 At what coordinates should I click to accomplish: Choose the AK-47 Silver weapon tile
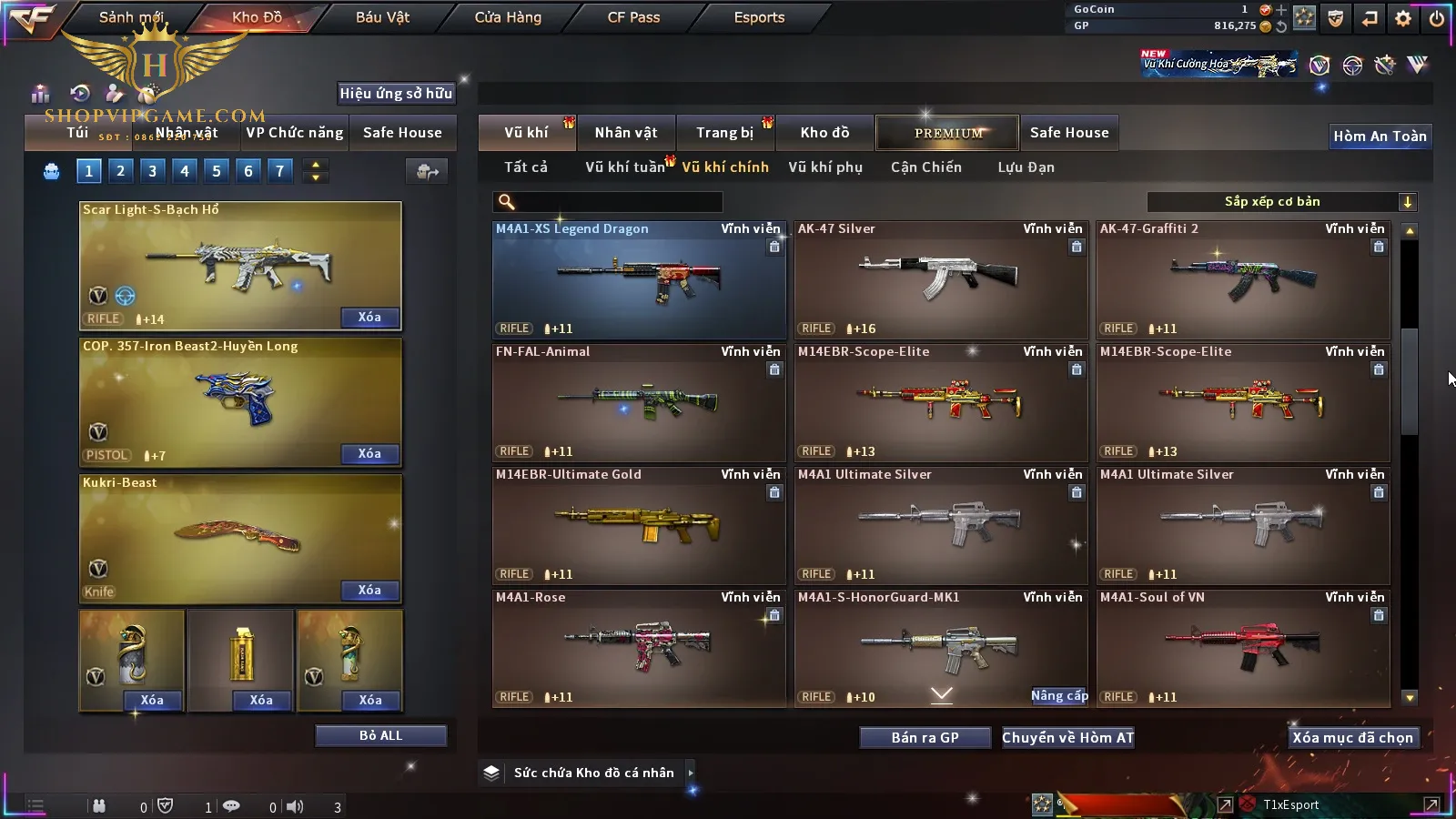coord(941,279)
